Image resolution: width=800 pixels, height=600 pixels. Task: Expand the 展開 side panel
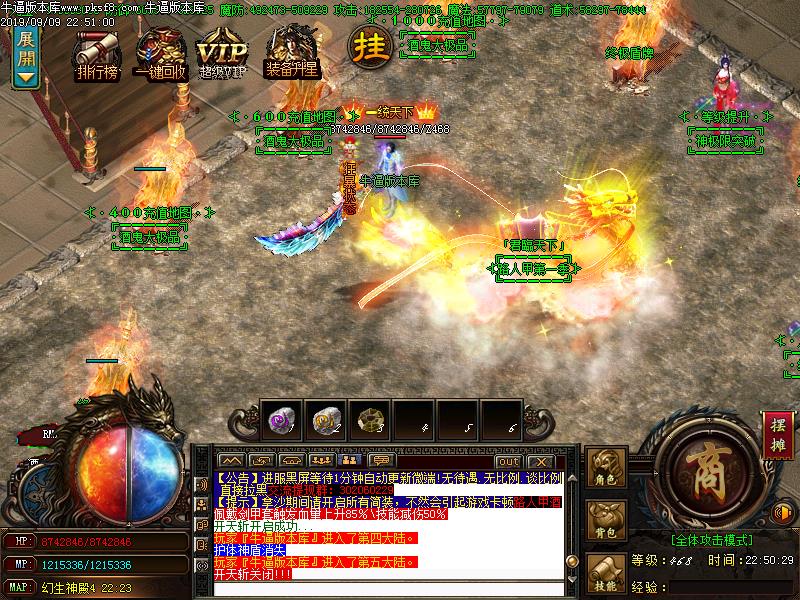coord(27,57)
